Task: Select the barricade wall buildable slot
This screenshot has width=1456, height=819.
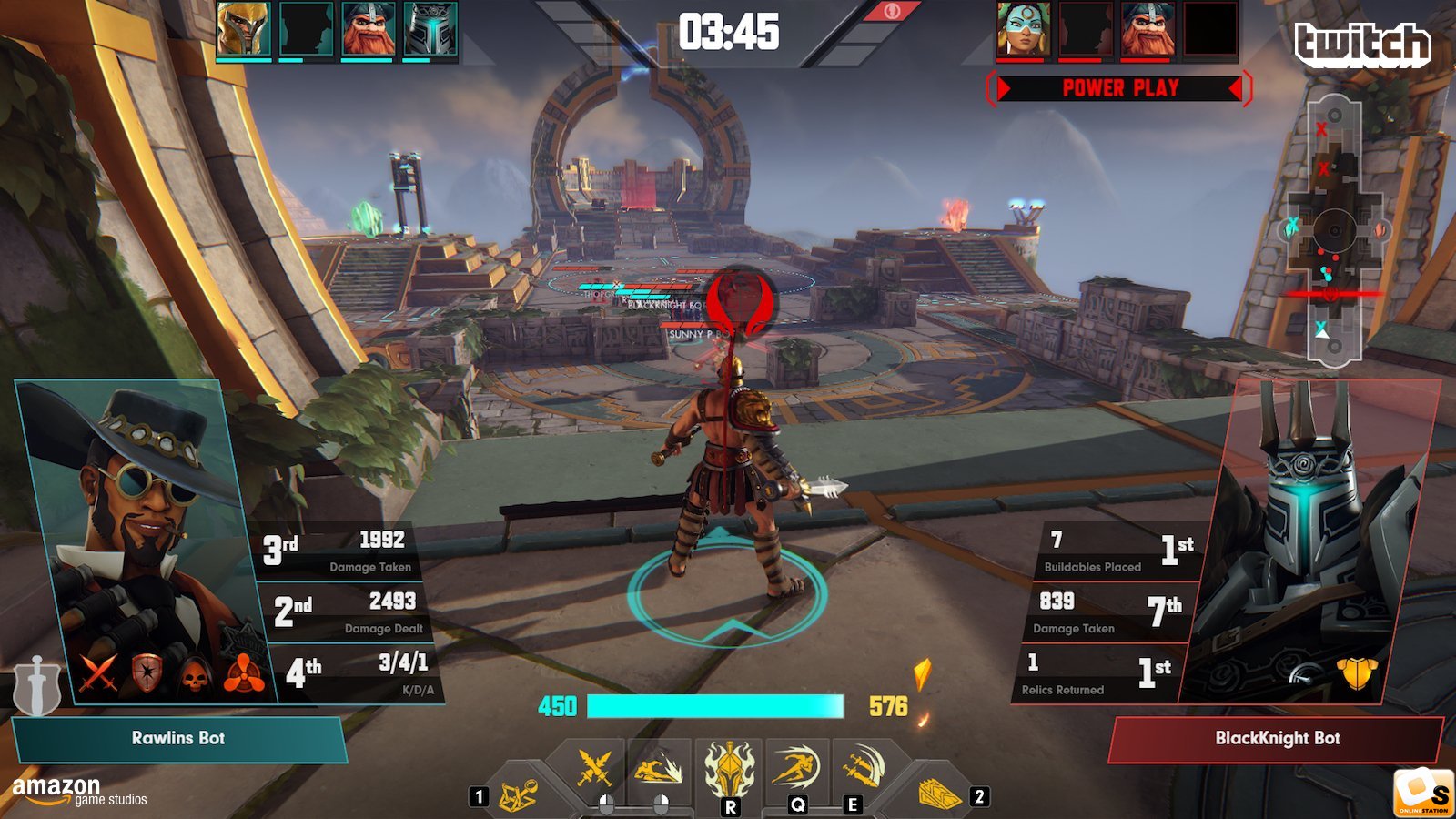Action: click(938, 794)
